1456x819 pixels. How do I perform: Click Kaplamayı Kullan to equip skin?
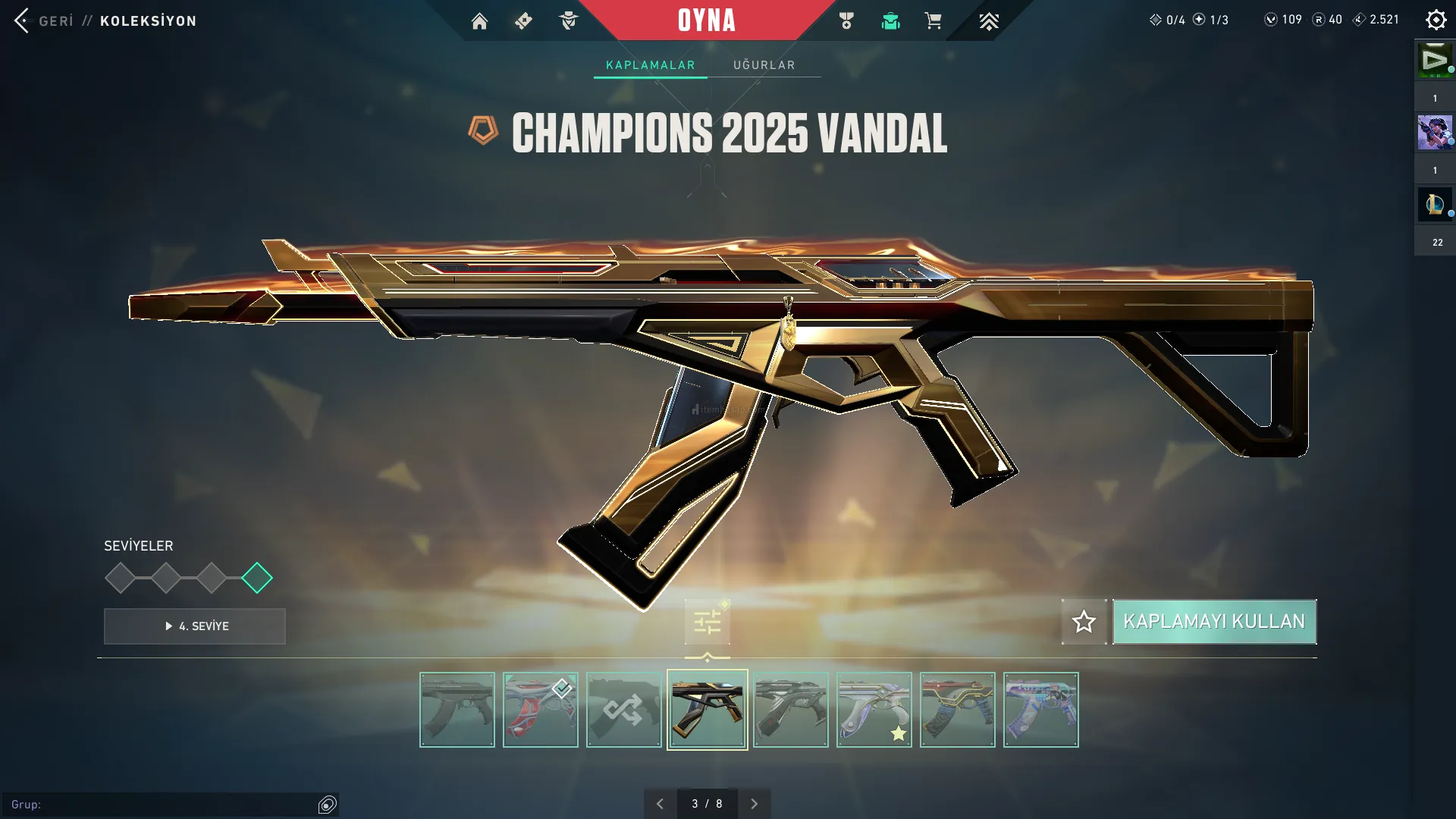click(1214, 622)
